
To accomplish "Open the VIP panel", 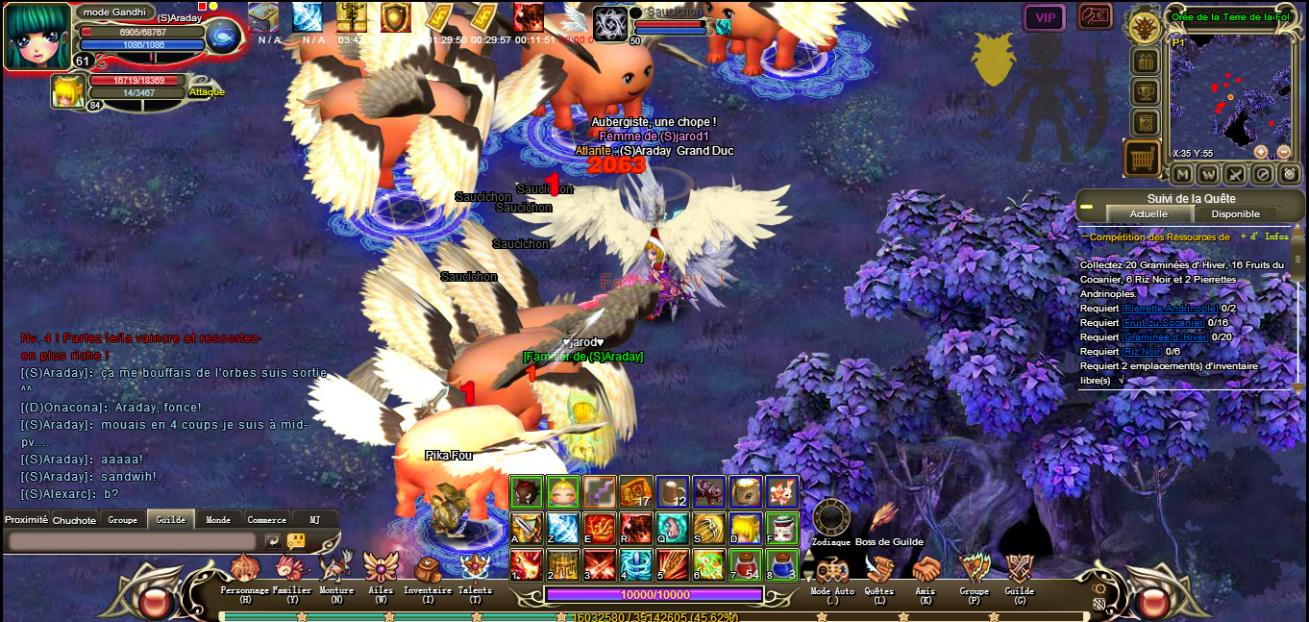I will tap(1044, 17).
